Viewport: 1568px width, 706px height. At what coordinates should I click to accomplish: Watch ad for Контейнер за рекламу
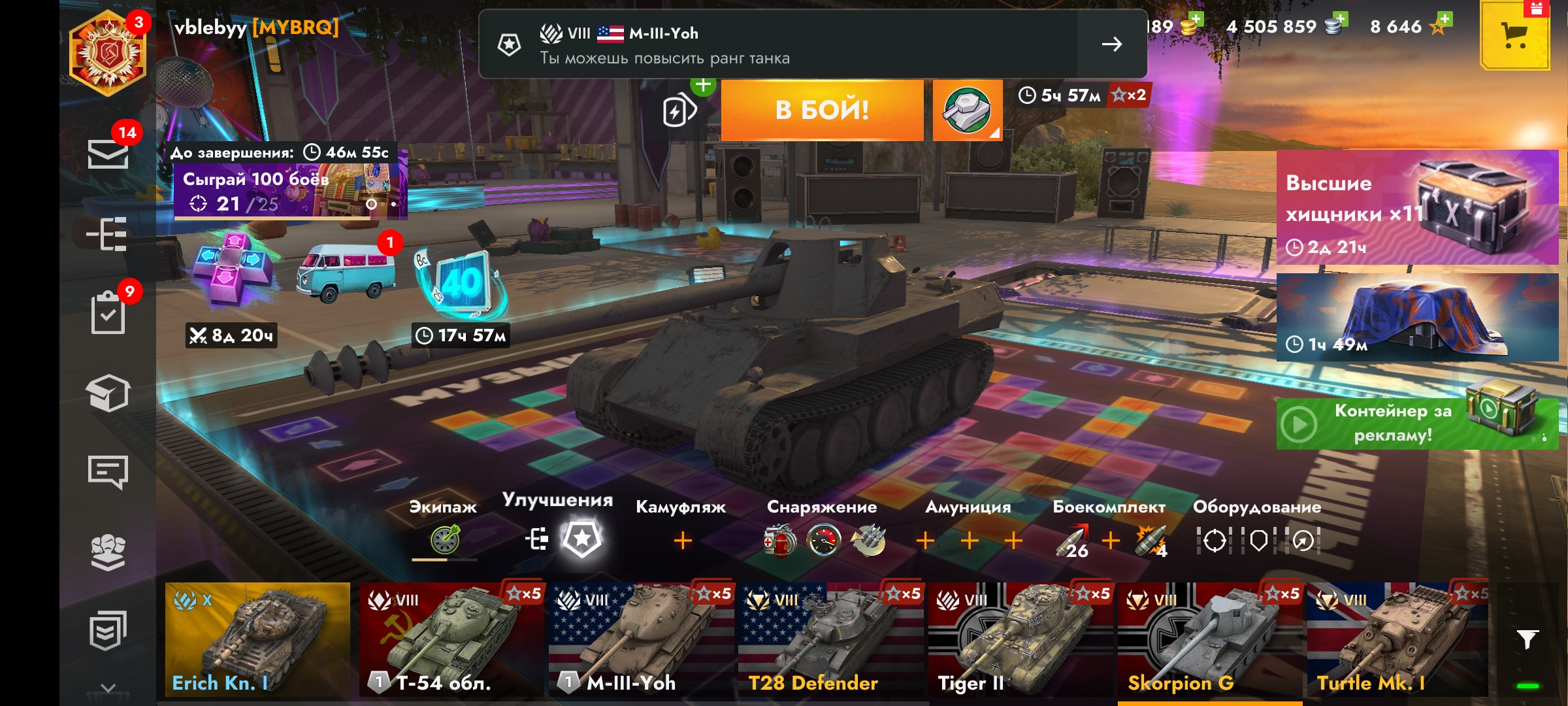[x=1416, y=424]
